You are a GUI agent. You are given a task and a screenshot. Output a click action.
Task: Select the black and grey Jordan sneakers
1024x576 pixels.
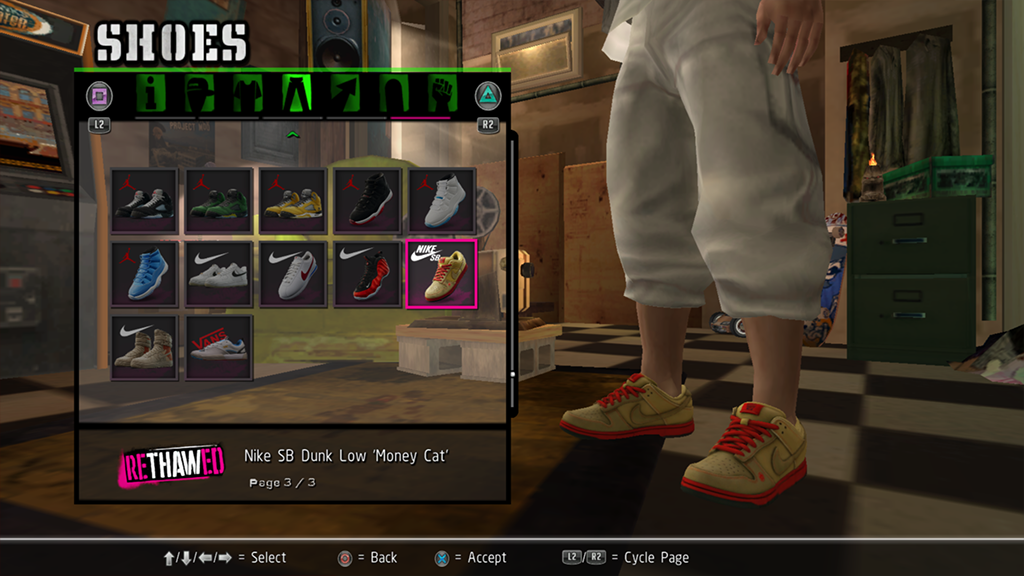point(144,201)
